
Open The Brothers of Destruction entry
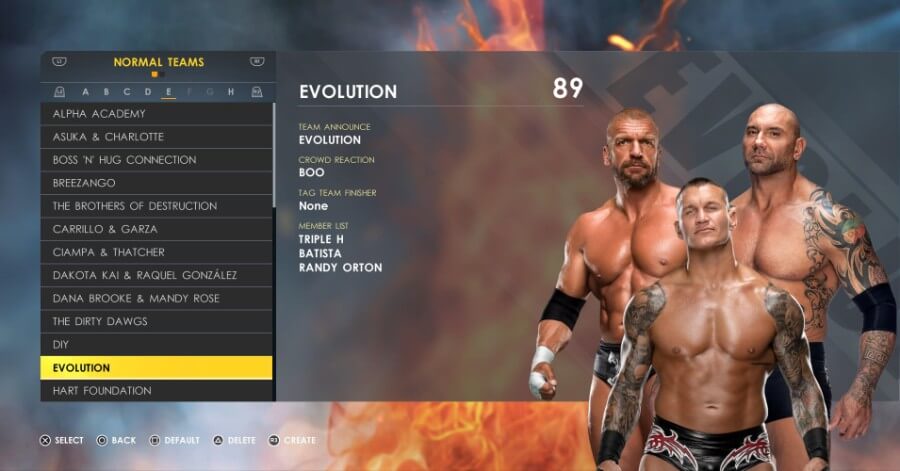(x=156, y=206)
